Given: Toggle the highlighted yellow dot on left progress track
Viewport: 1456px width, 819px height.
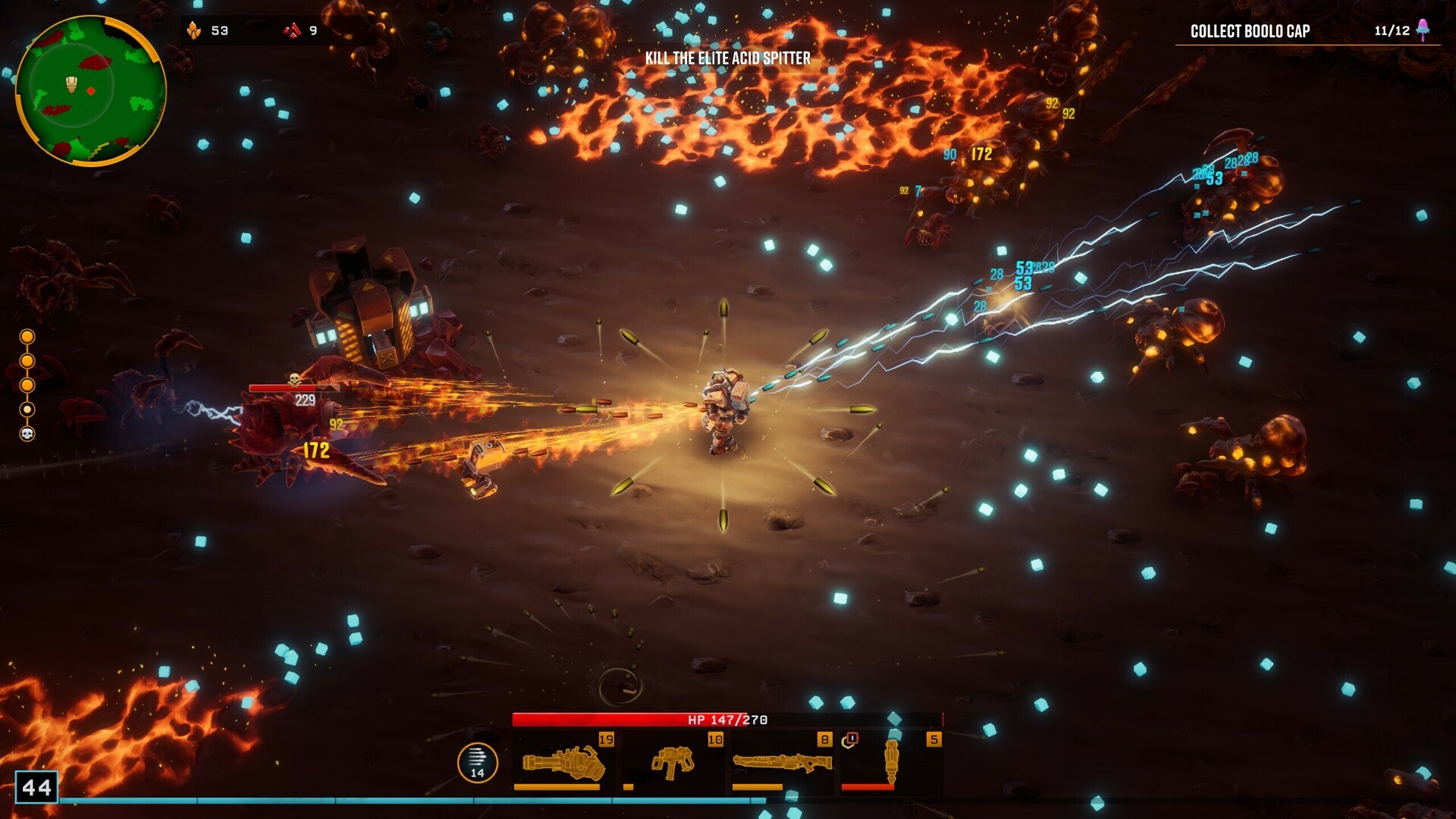Looking at the screenshot, I should coord(28,410).
